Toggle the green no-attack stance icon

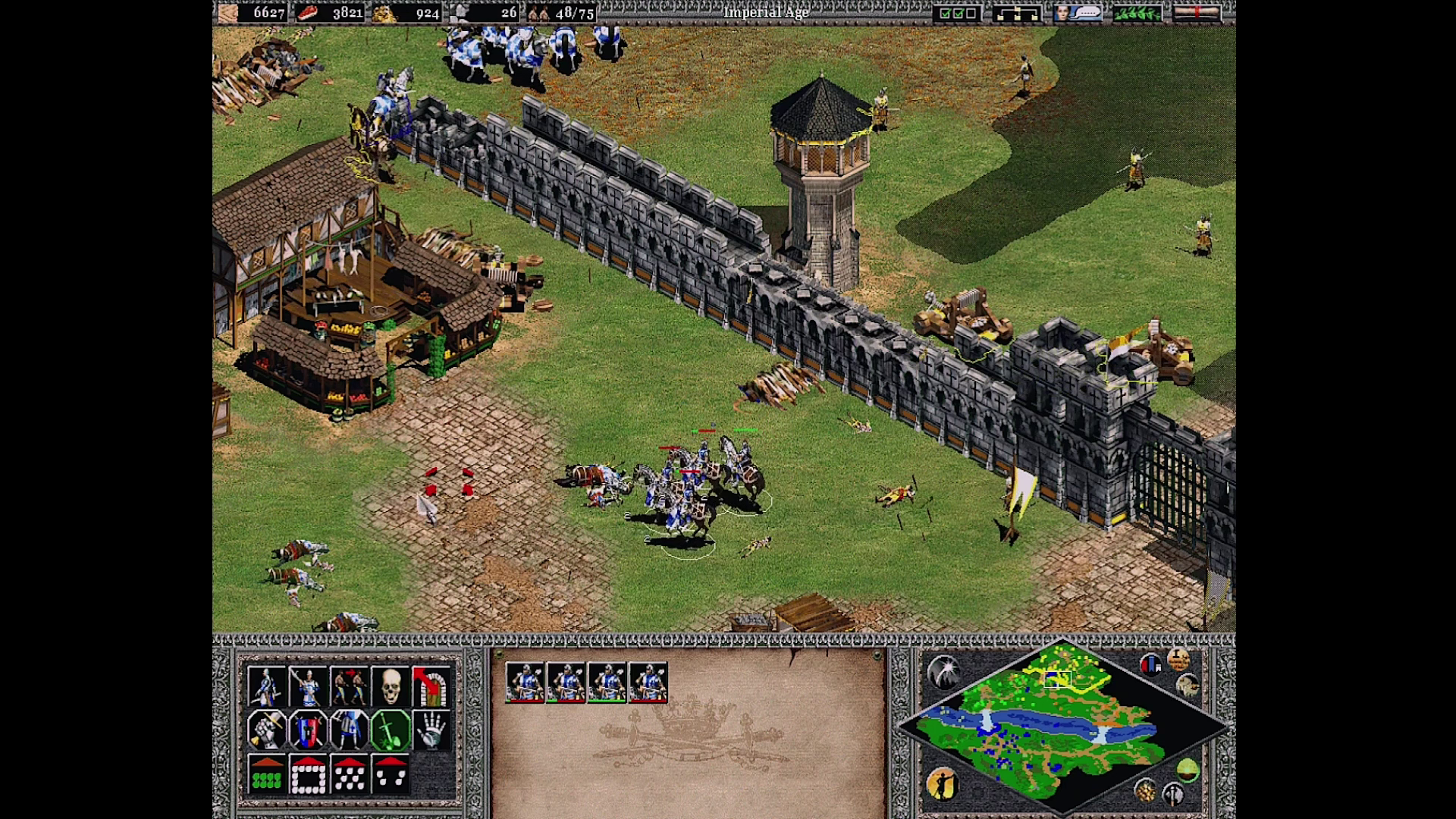point(390,730)
